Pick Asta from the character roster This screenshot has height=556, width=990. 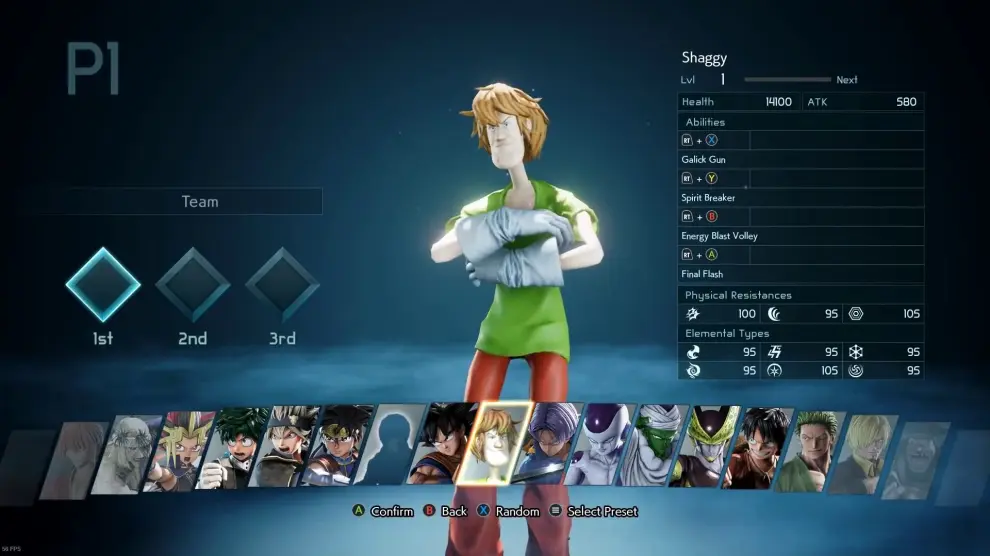pyautogui.click(x=286, y=446)
